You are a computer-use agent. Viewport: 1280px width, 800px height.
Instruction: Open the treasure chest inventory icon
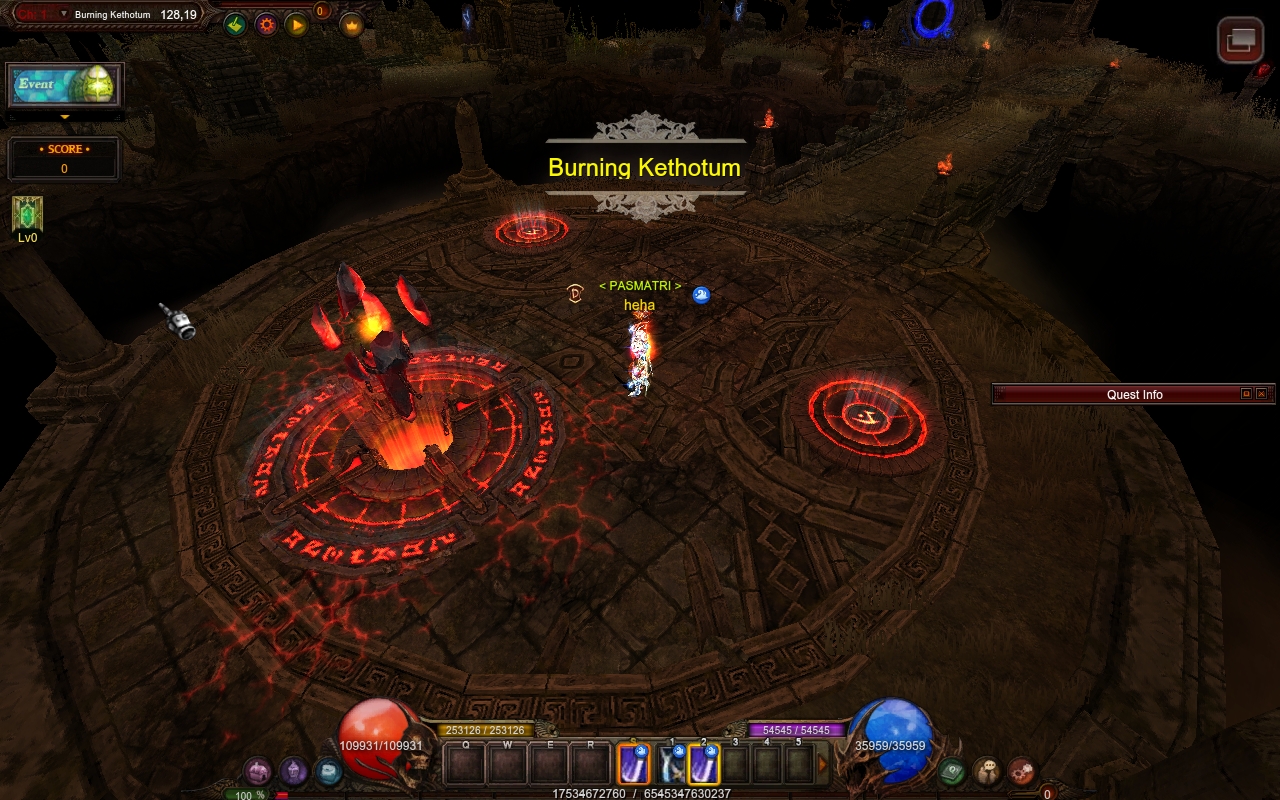point(258,771)
